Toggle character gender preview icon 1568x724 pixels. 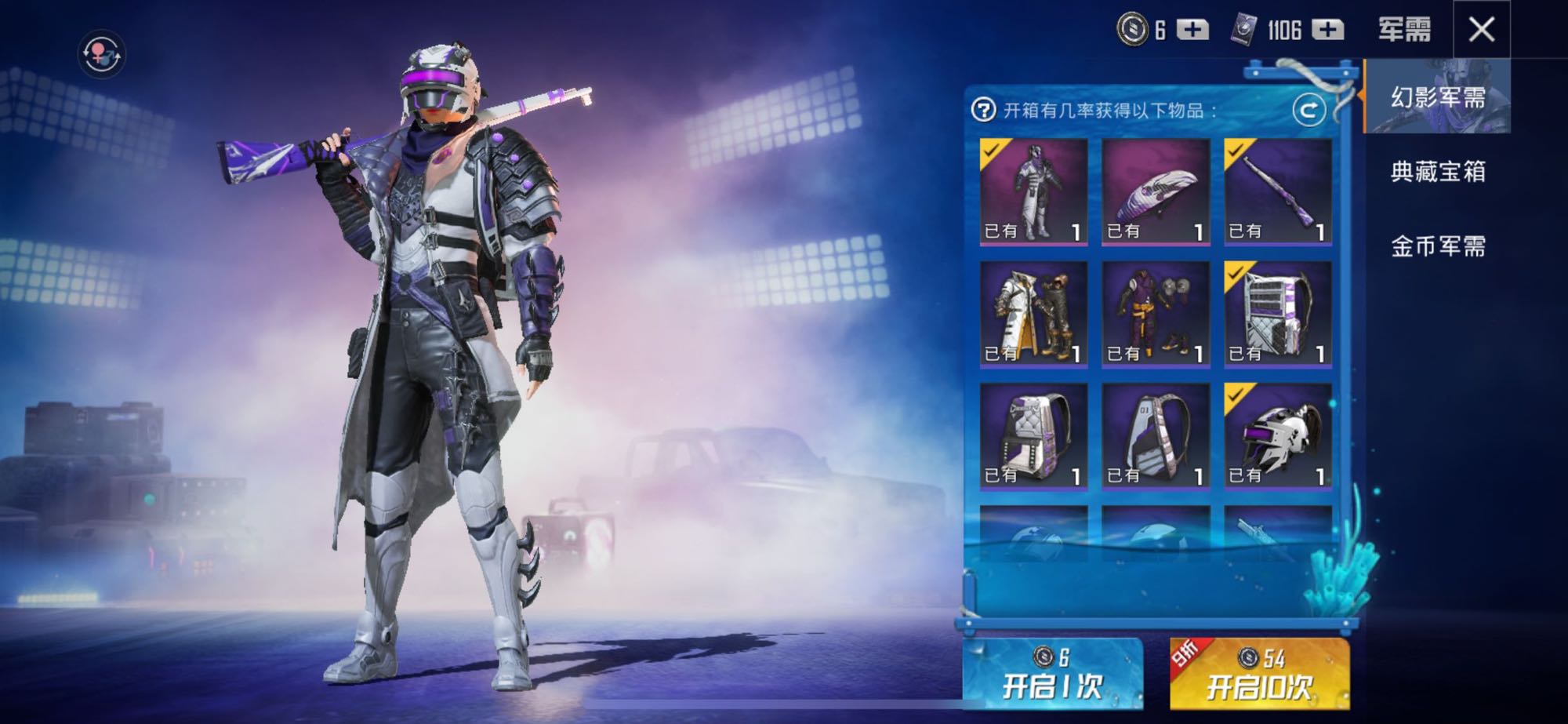[102, 54]
